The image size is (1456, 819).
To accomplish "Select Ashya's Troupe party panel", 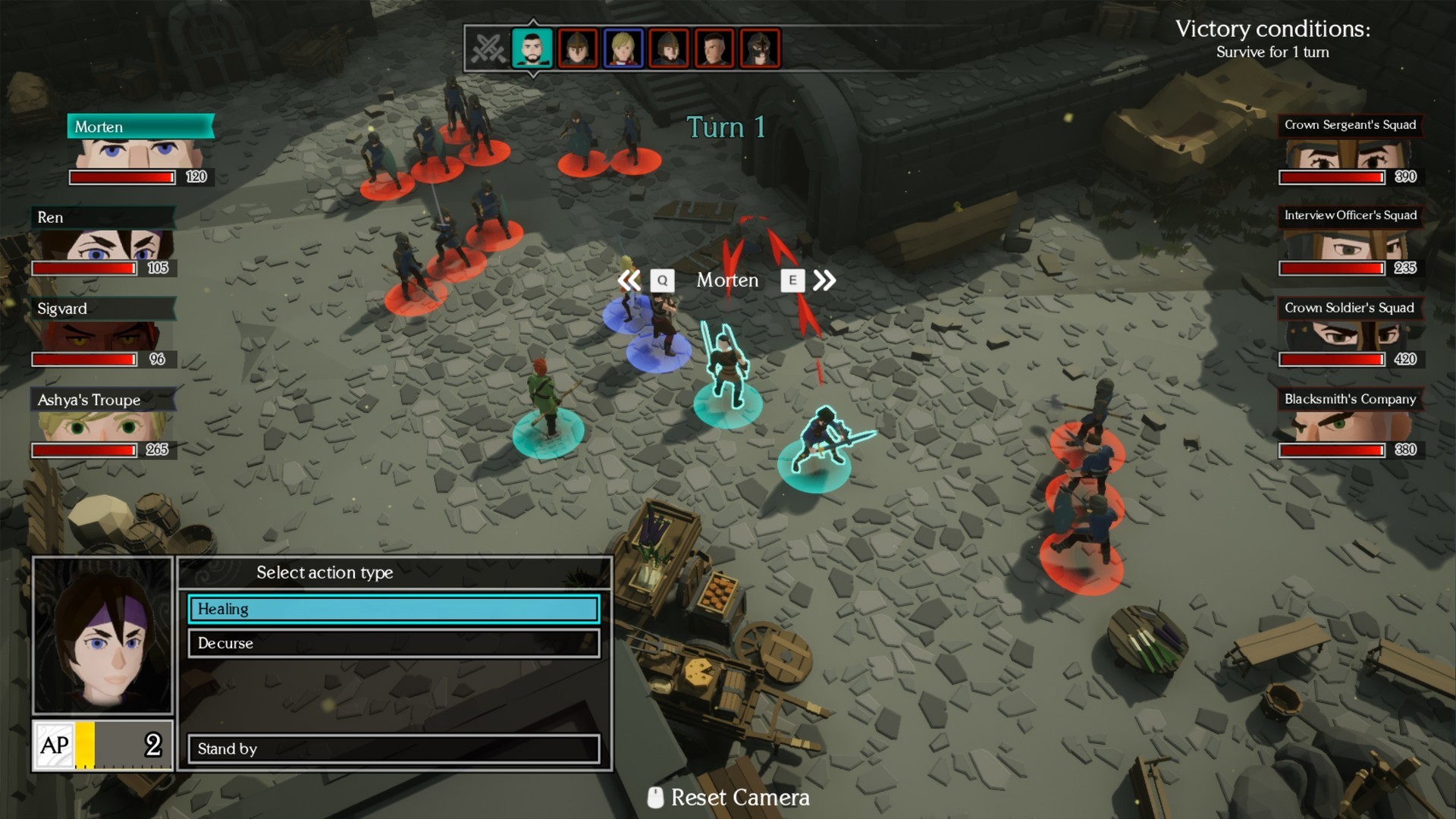I will click(x=103, y=423).
